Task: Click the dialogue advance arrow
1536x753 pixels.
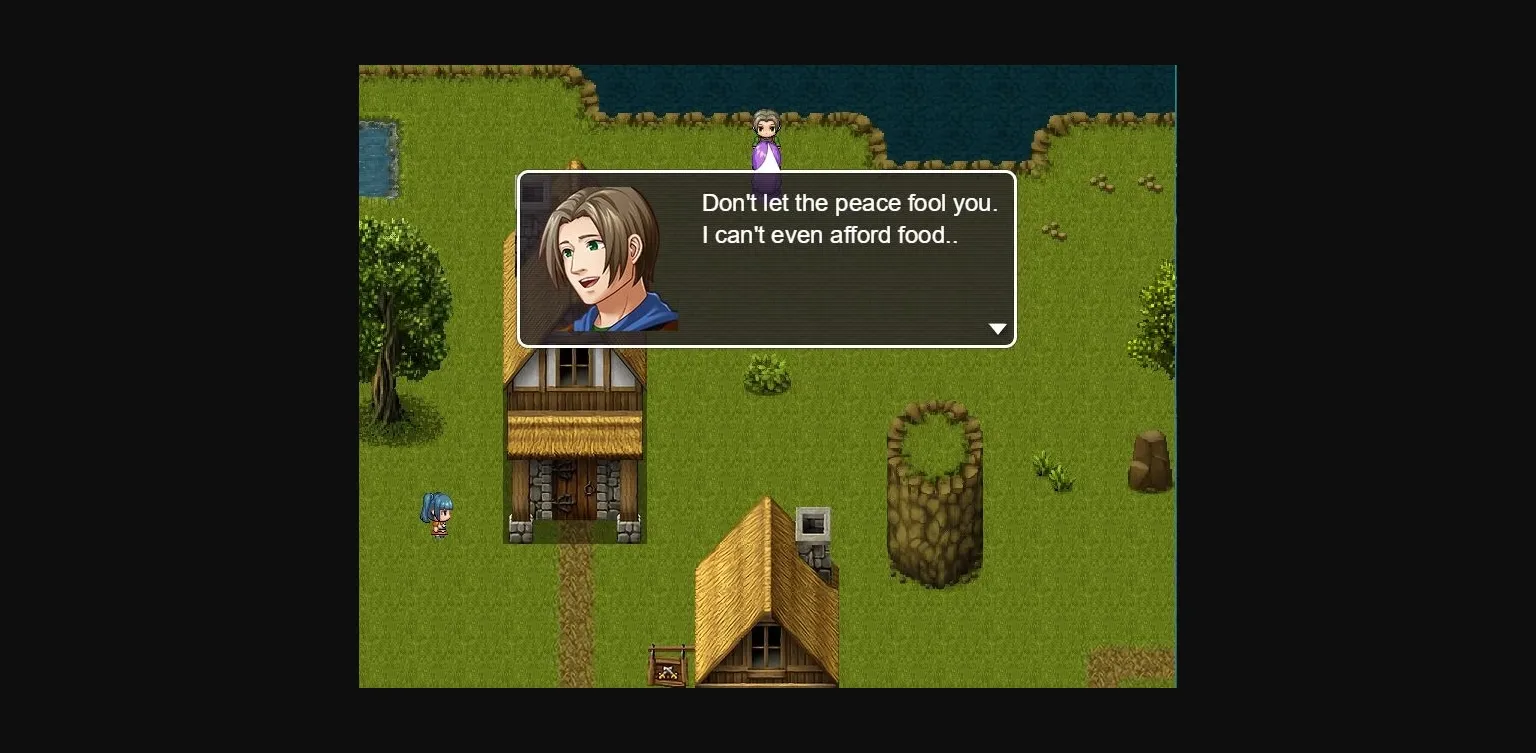Action: pyautogui.click(x=997, y=328)
